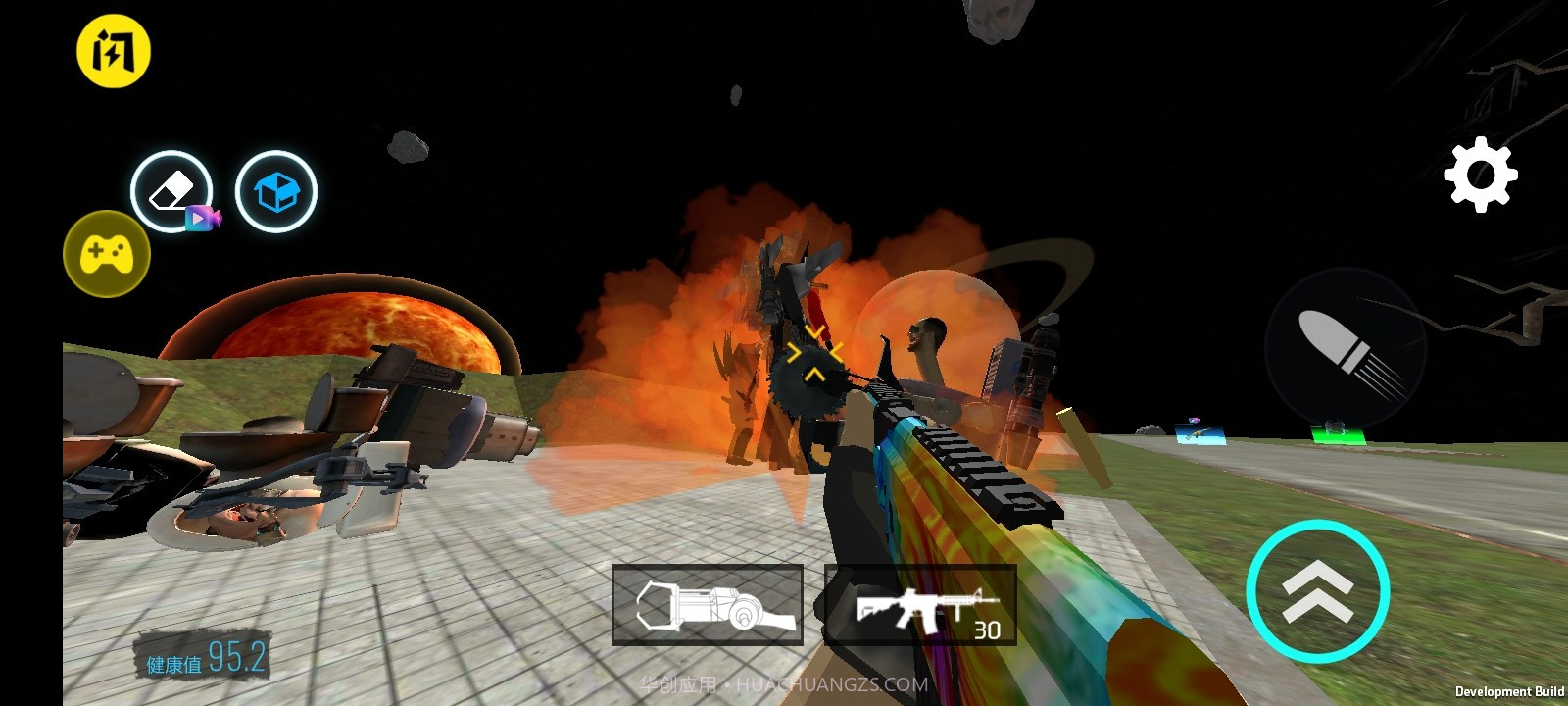This screenshot has height=706, width=1568.
Task: Open settings with the gear icon
Action: [x=1480, y=175]
